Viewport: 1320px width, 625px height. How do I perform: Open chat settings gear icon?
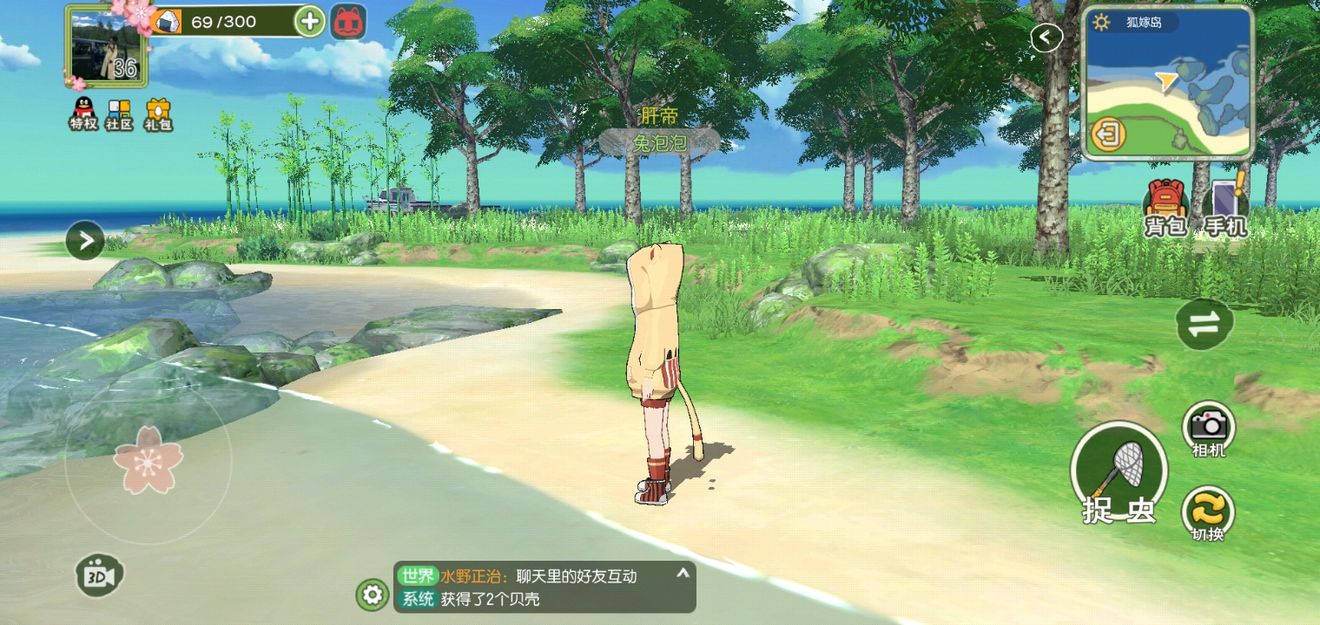tap(373, 595)
